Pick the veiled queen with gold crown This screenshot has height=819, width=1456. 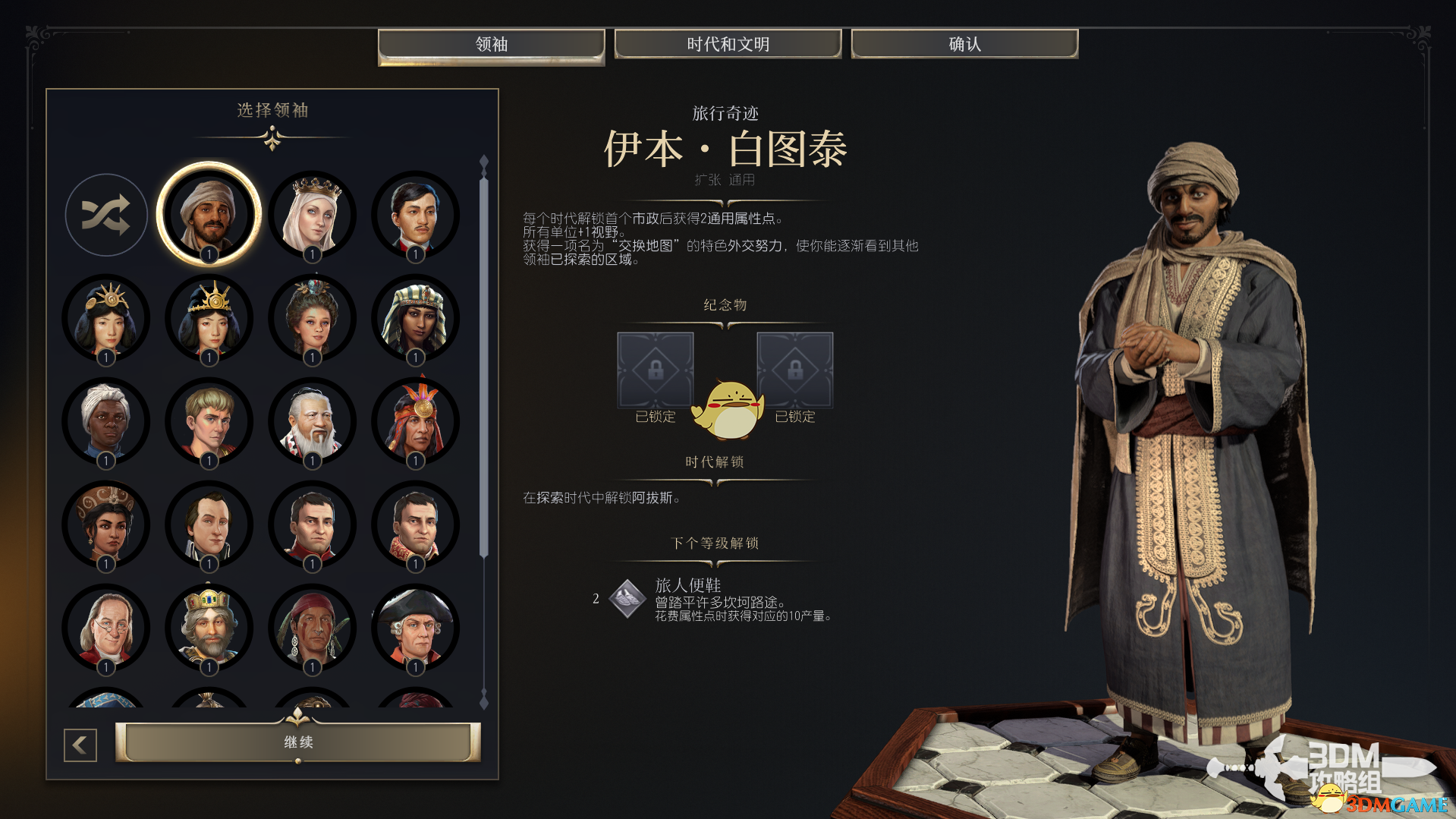click(312, 214)
